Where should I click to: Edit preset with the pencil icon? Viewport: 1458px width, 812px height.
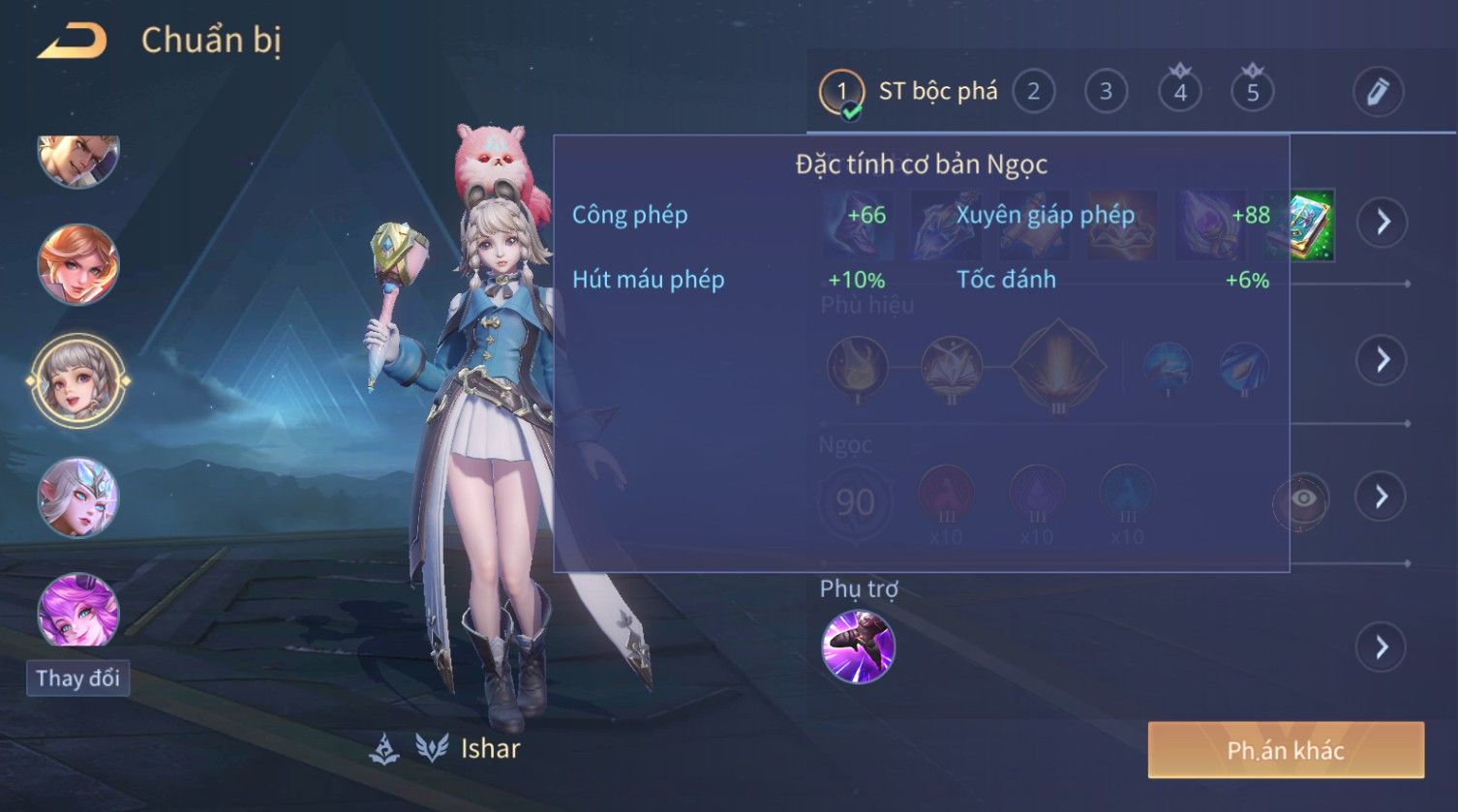1378,92
